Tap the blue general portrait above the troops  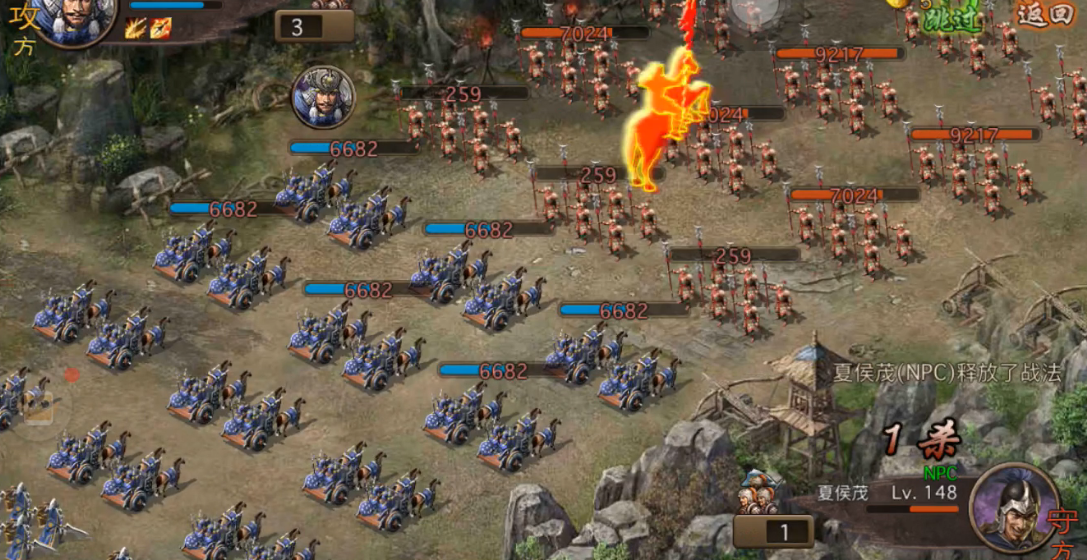[322, 98]
